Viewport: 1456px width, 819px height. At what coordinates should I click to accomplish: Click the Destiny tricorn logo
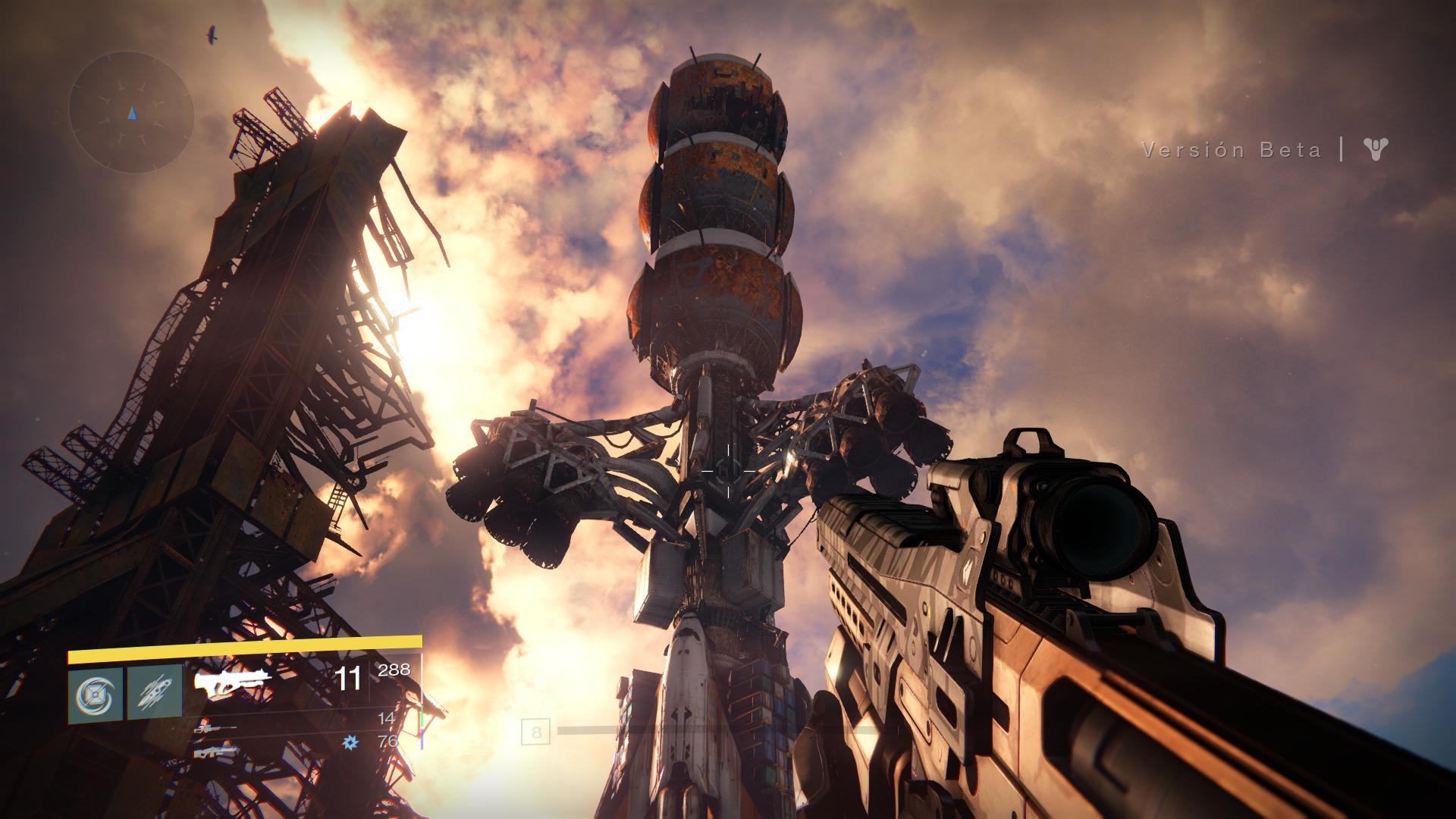(x=1376, y=149)
